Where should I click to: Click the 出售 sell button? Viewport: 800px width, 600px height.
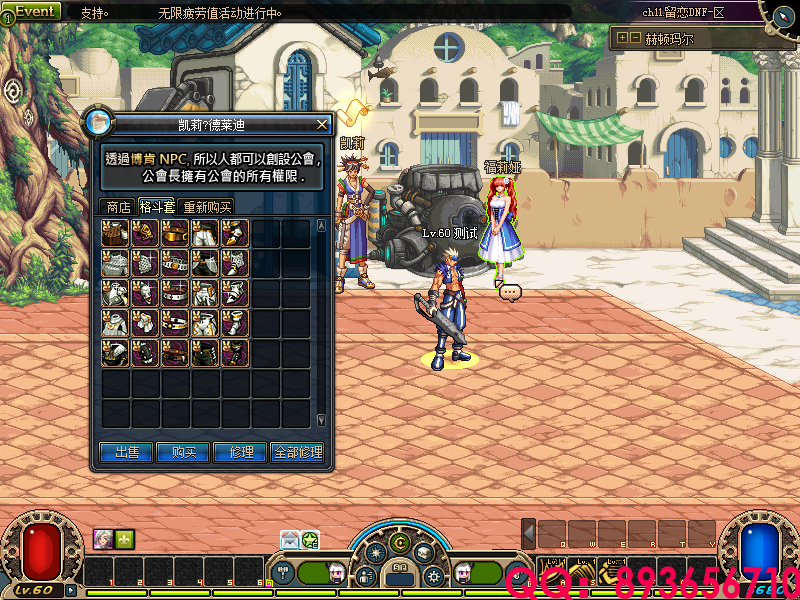coord(127,453)
